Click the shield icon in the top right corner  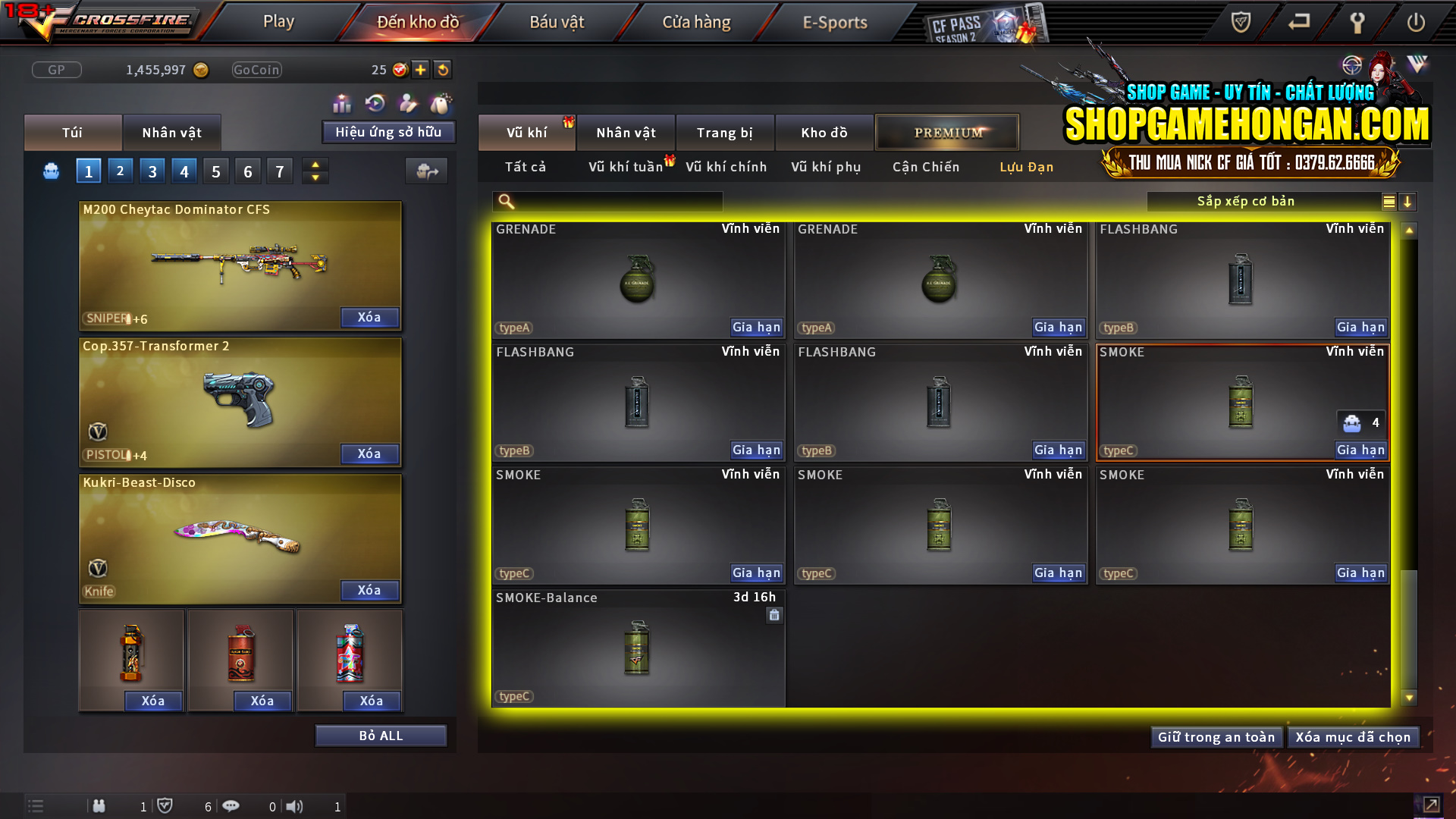[x=1239, y=22]
